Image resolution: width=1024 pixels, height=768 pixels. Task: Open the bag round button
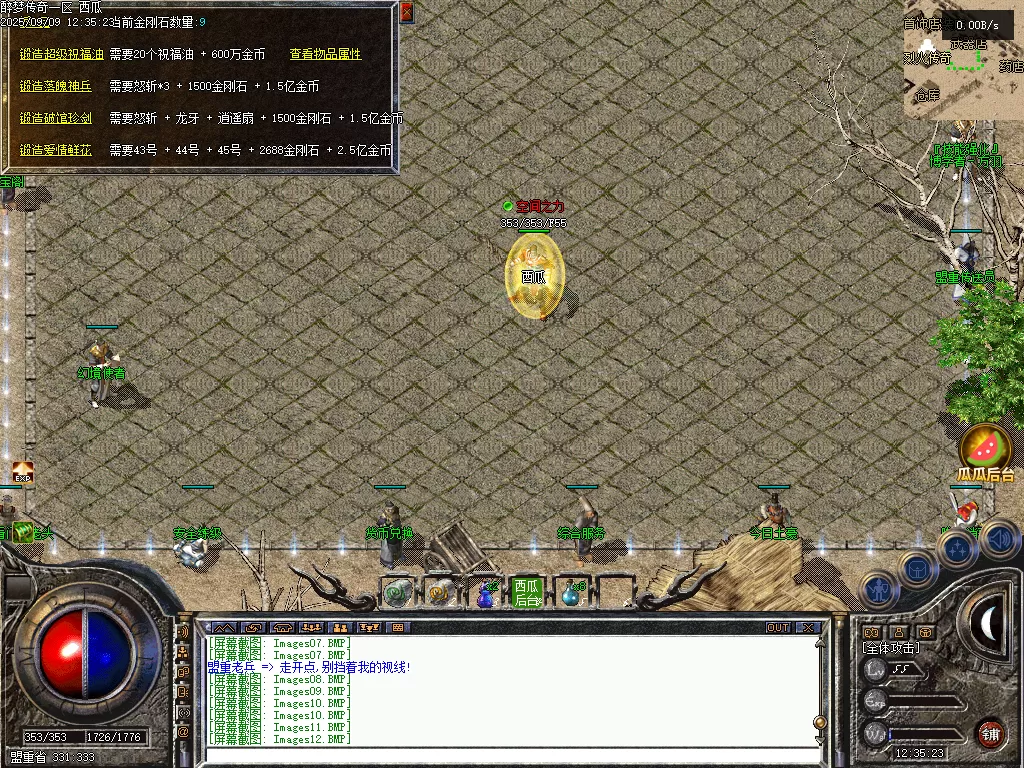(x=917, y=568)
